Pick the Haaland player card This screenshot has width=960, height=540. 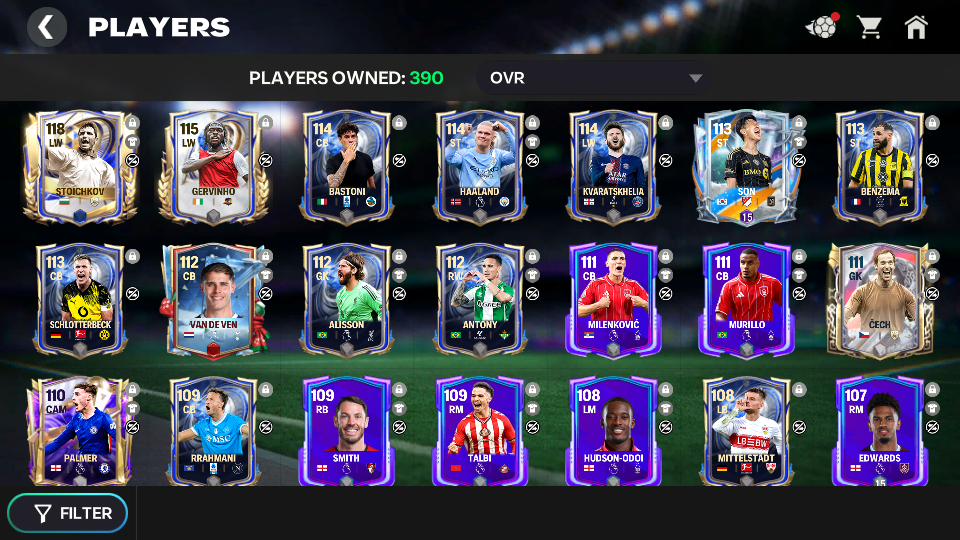tap(479, 167)
